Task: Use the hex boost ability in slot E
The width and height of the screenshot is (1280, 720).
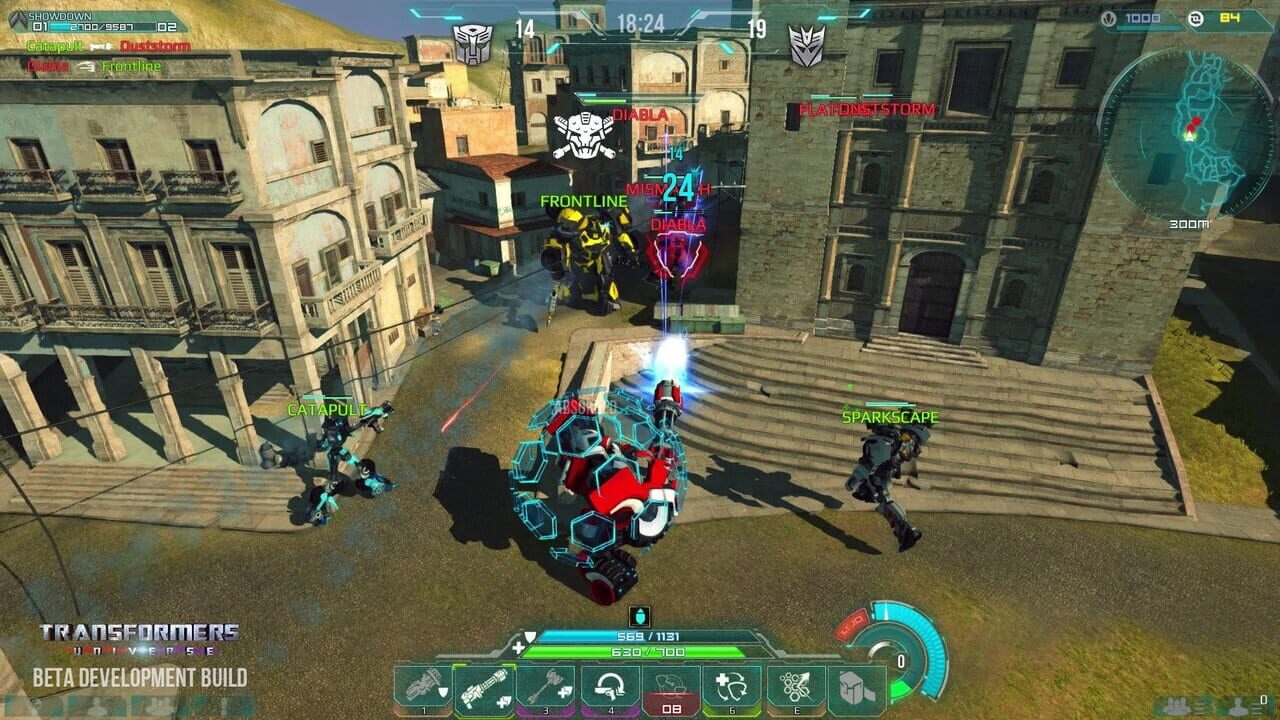Action: [x=795, y=688]
